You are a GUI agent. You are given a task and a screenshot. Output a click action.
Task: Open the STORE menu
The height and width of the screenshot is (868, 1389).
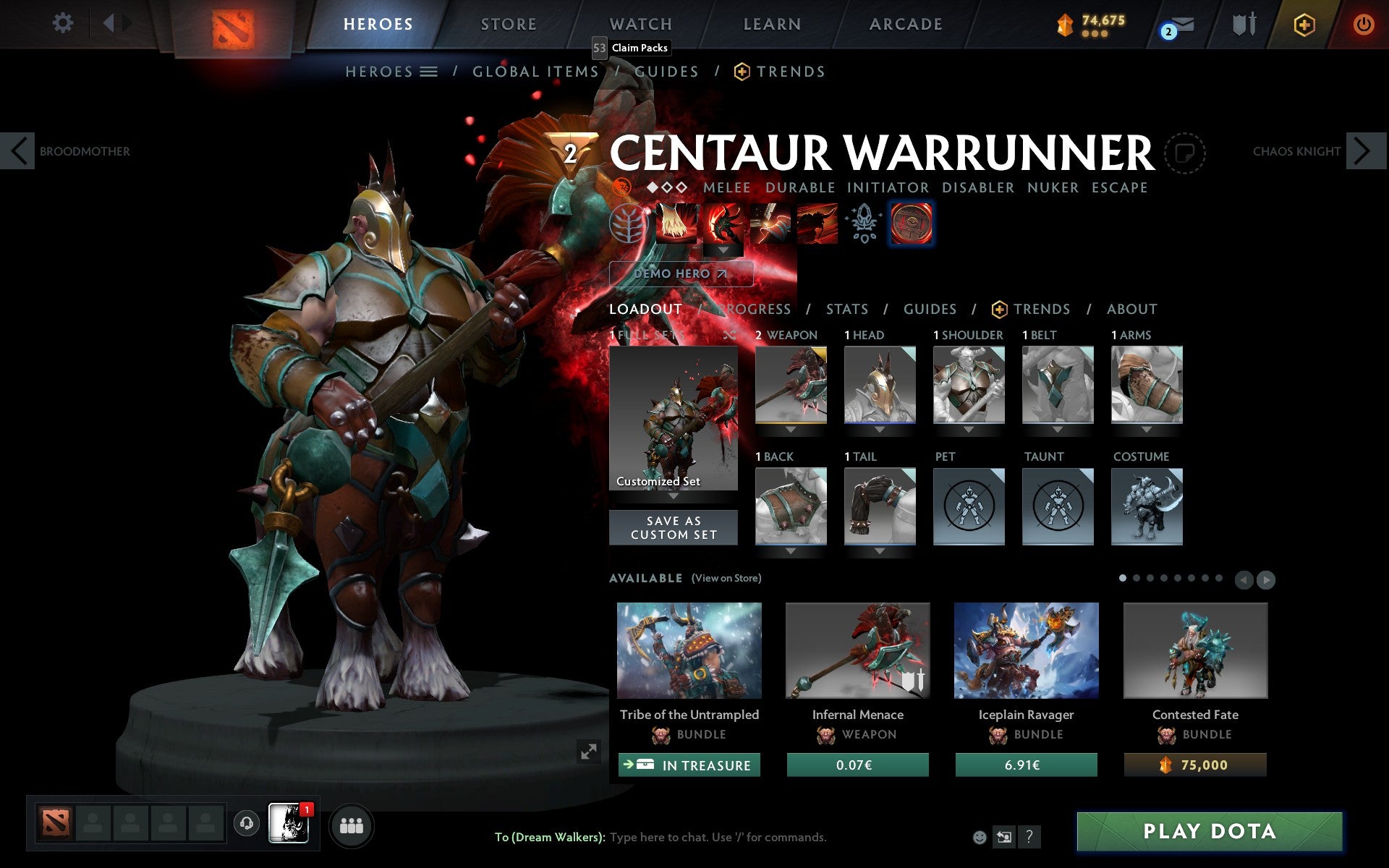(508, 23)
